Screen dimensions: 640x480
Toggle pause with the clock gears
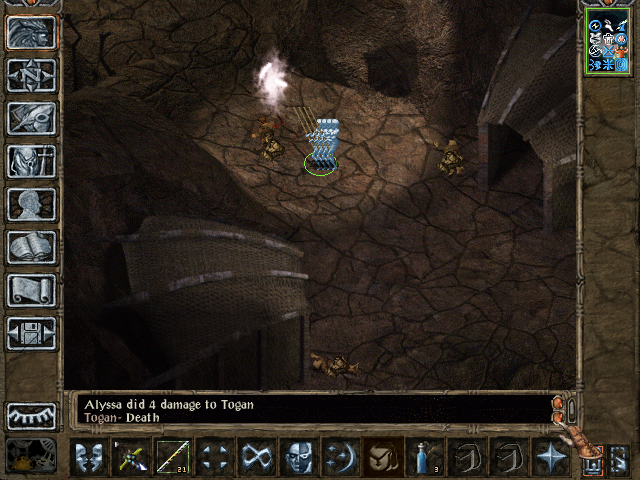click(31, 455)
